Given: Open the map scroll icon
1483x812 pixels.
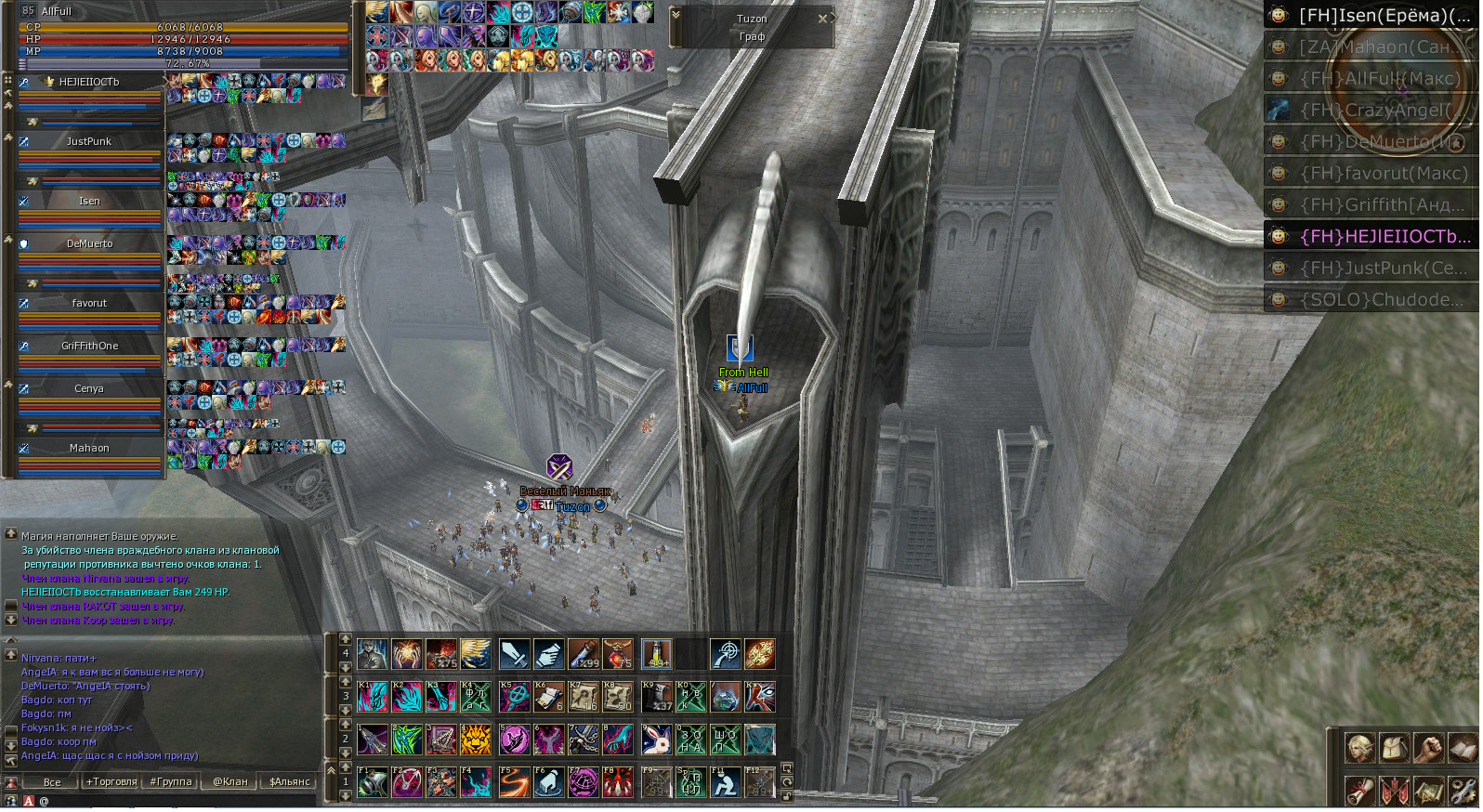Looking at the screenshot, I should pyautogui.click(x=1429, y=791).
